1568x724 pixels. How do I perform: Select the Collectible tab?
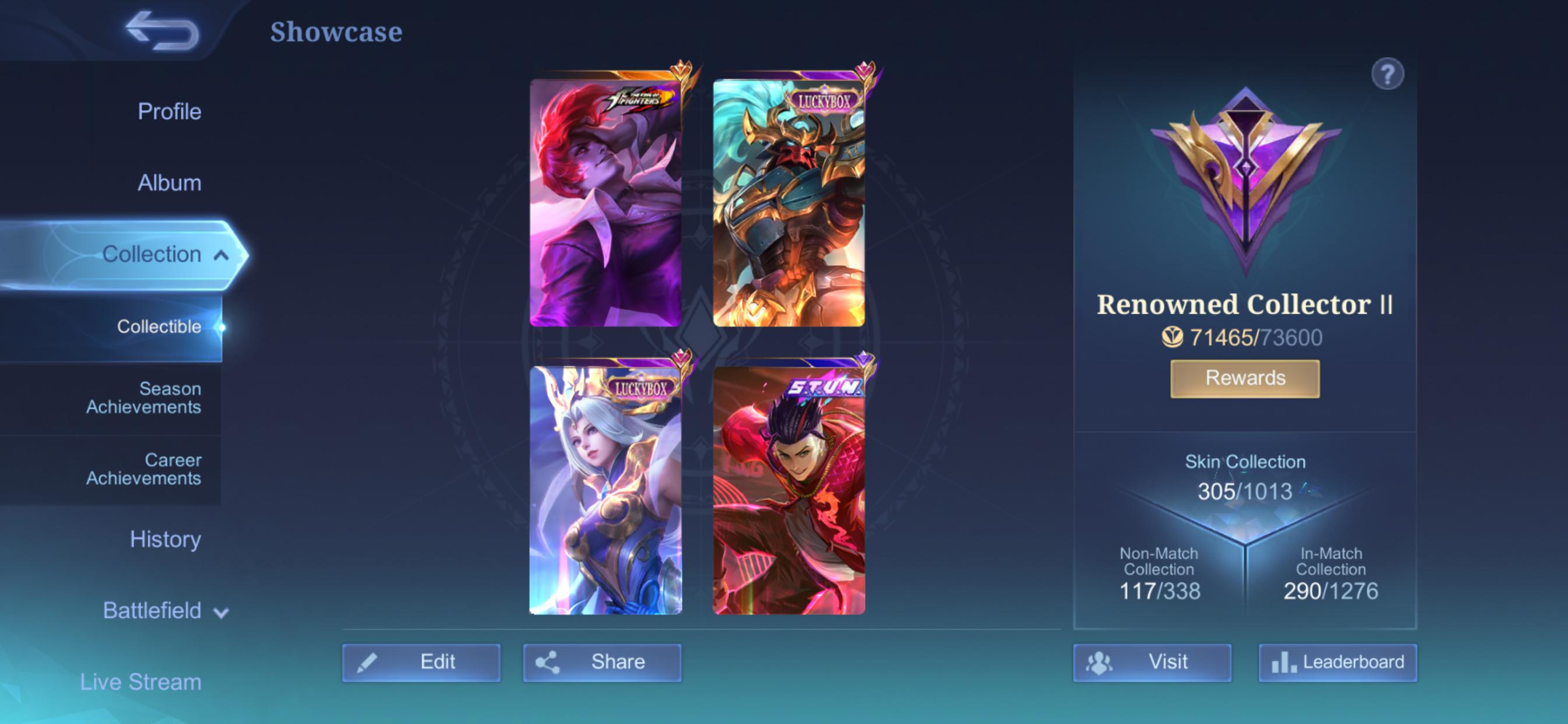click(x=159, y=326)
